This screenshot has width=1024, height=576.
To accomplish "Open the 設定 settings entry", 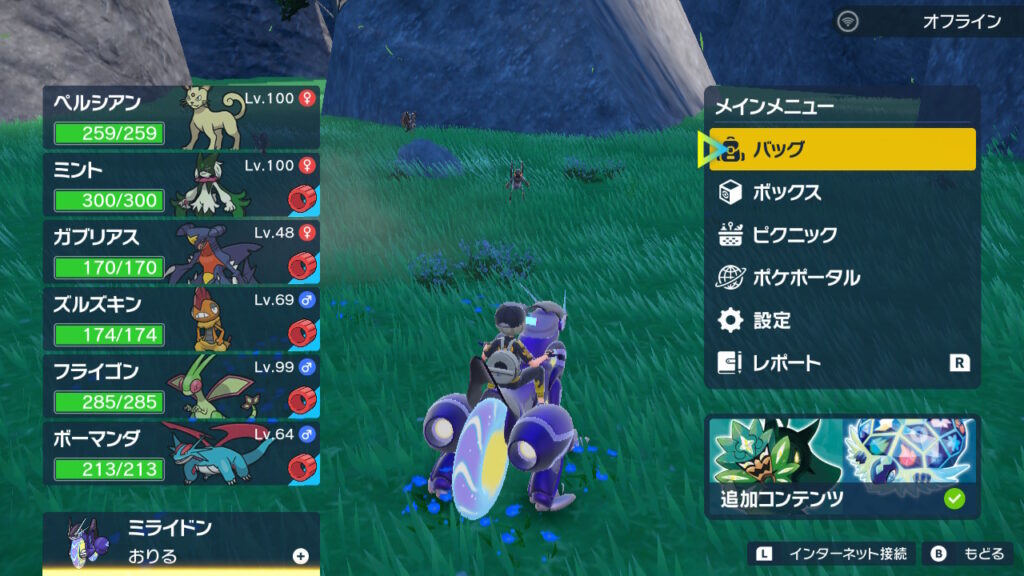I will (x=842, y=321).
